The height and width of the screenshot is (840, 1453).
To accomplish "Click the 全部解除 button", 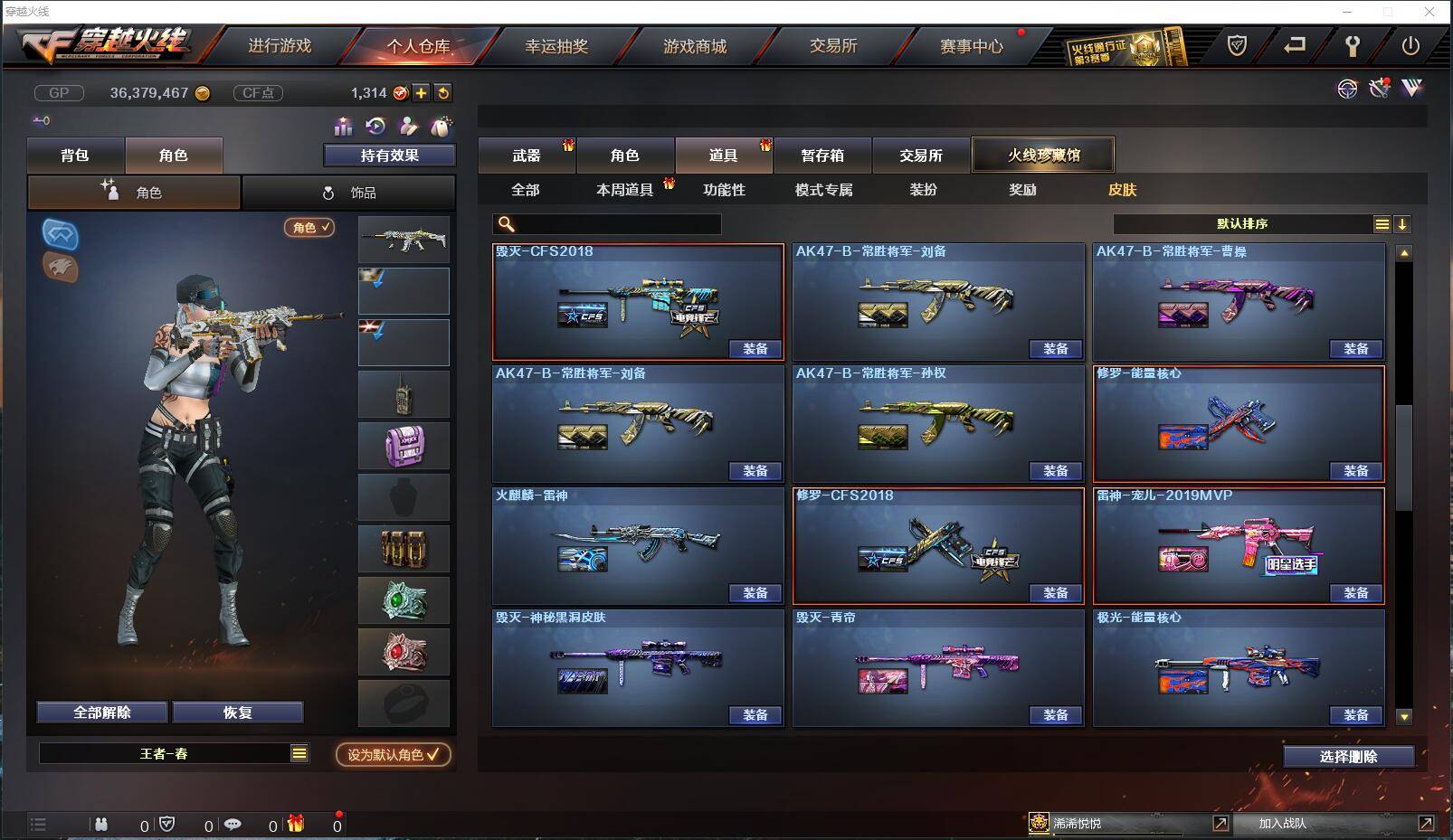I will (100, 712).
